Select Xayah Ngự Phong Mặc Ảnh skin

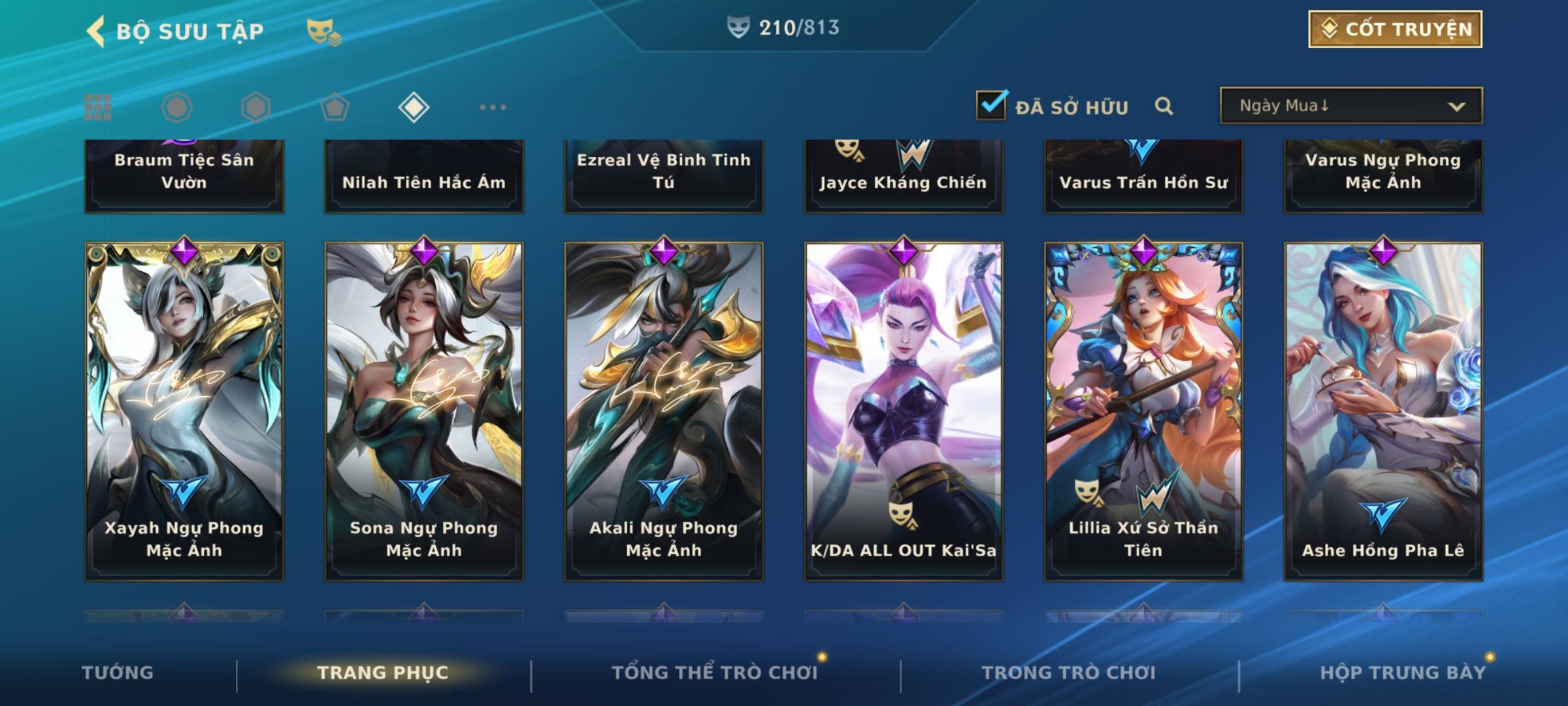(x=184, y=412)
